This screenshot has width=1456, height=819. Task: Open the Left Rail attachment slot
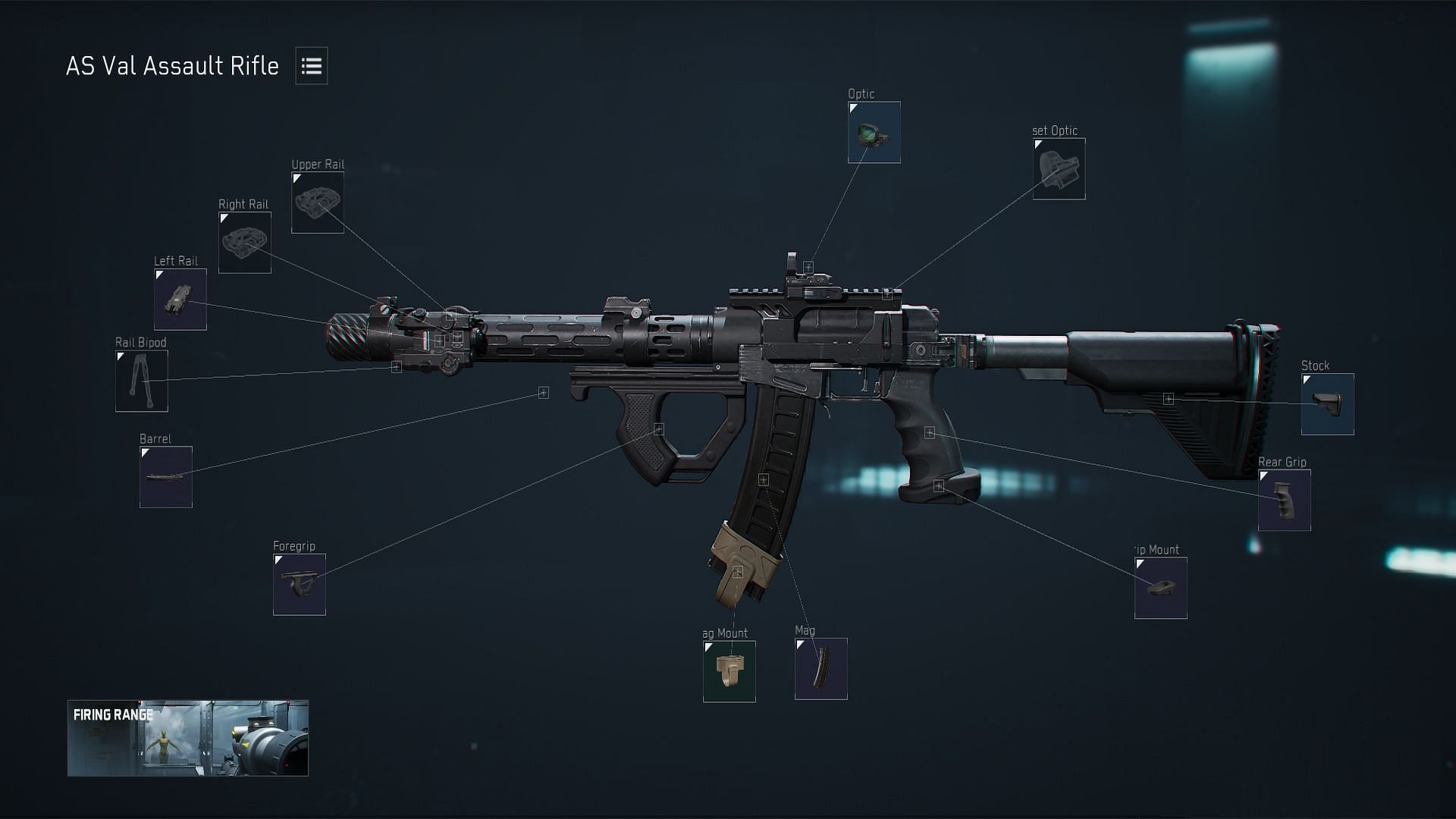pos(180,299)
